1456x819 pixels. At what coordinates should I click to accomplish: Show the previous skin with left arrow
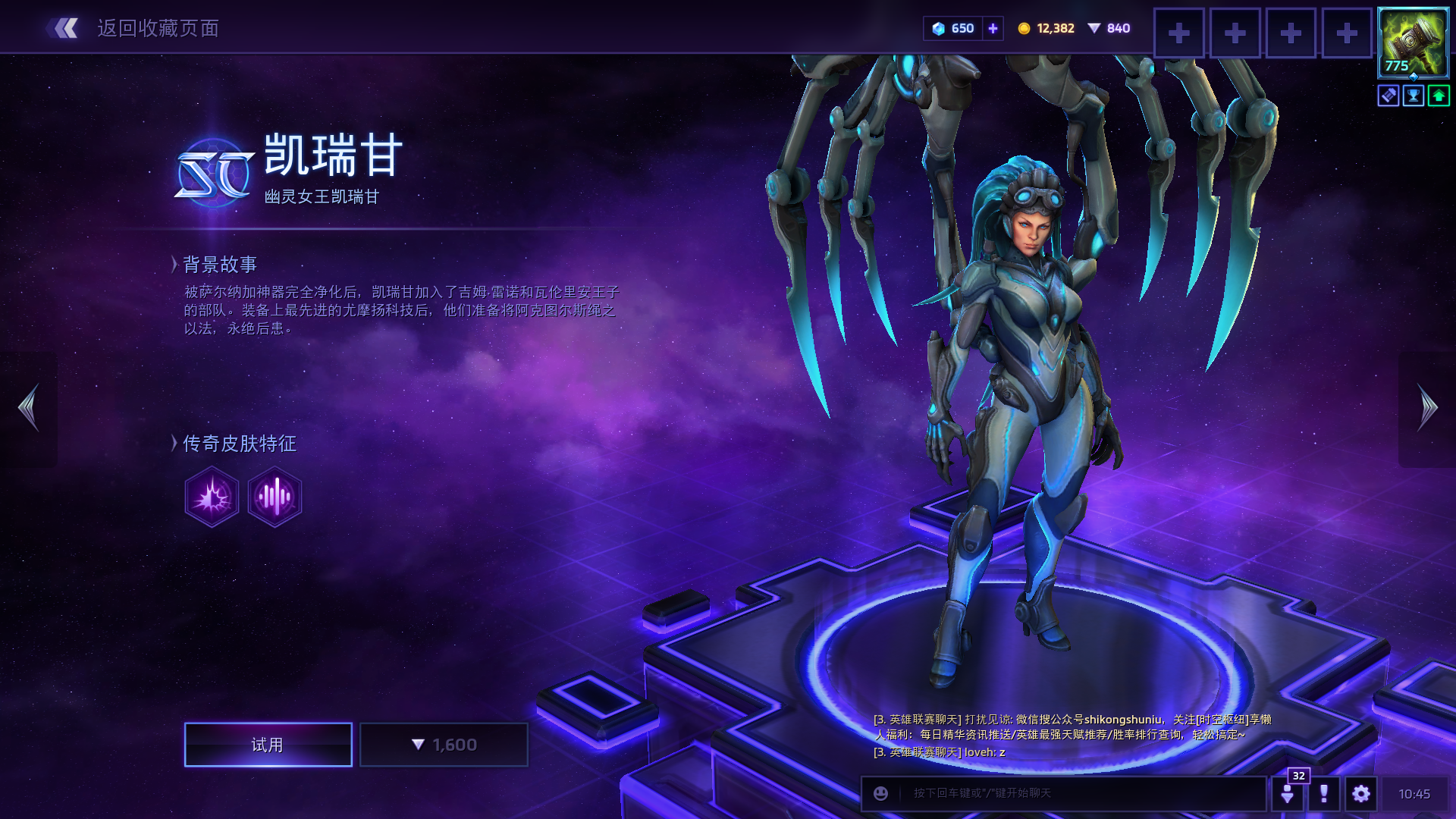point(29,408)
